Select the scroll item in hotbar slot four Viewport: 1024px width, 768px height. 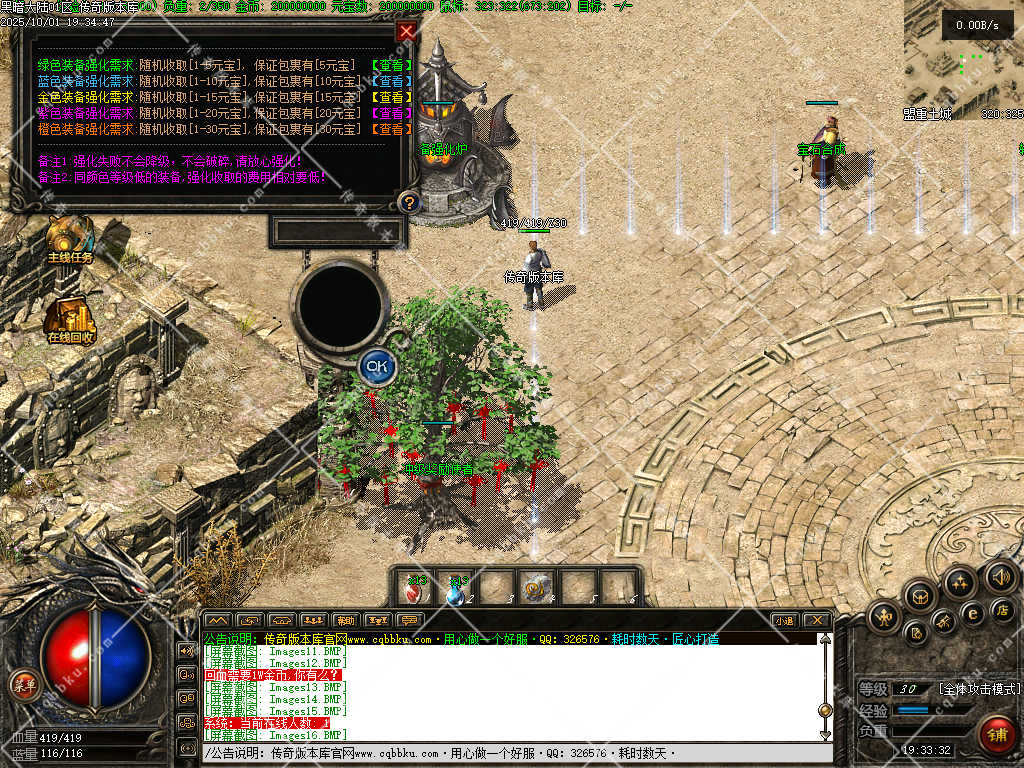click(x=538, y=589)
